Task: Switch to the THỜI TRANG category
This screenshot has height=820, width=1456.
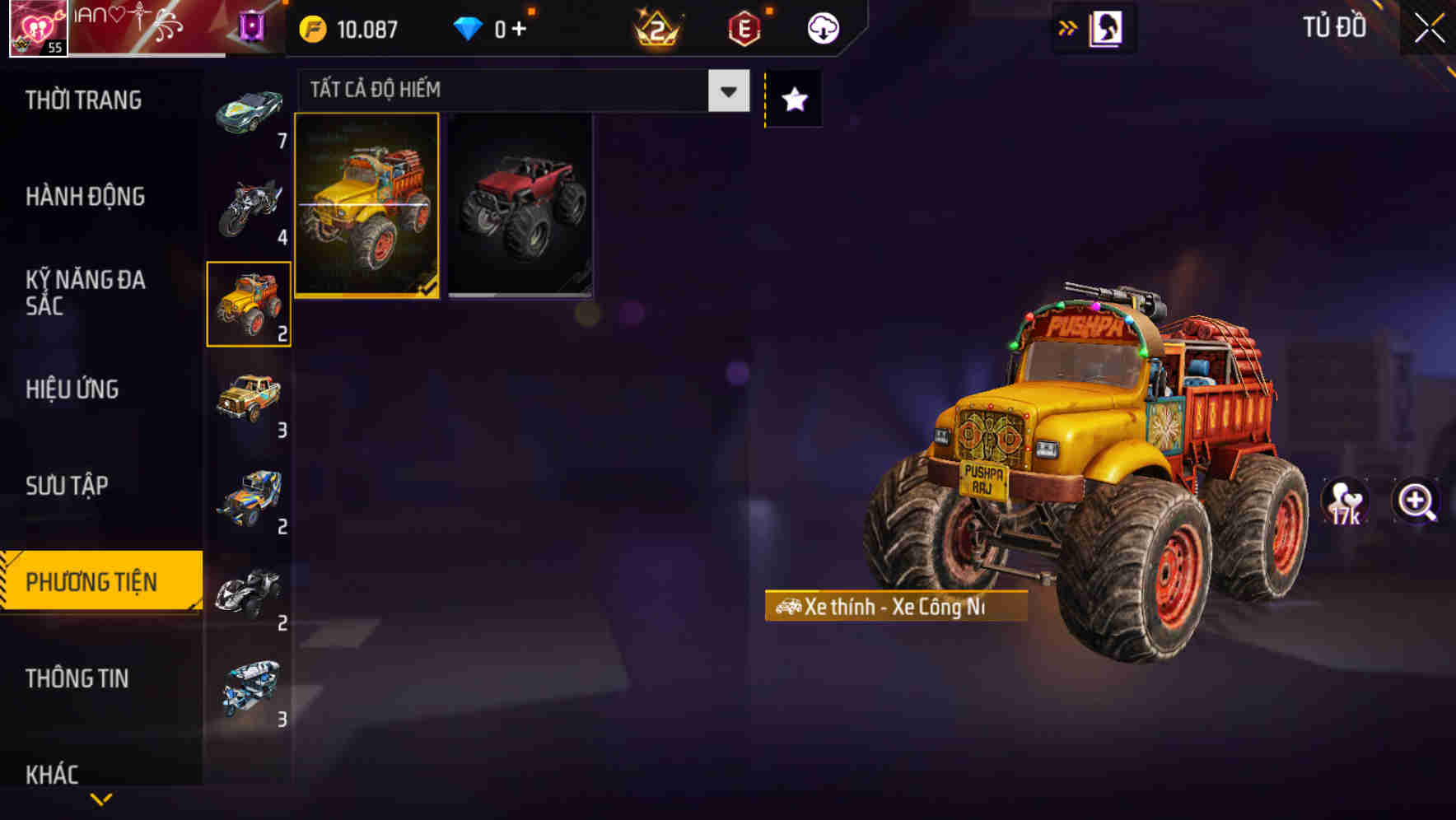Action: coord(82,100)
